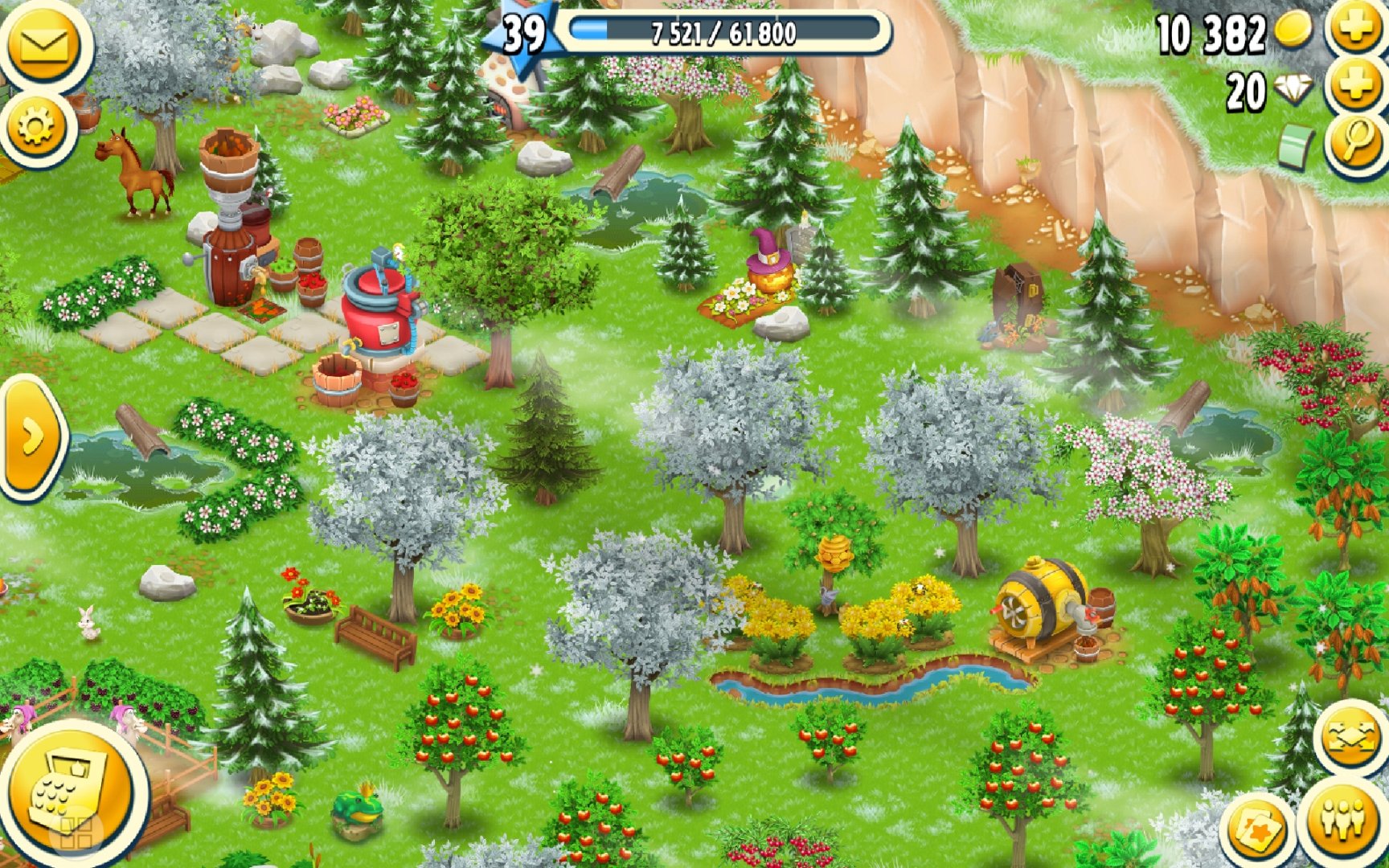Open the green voucher icon
The height and width of the screenshot is (868, 1389).
point(1295,147)
